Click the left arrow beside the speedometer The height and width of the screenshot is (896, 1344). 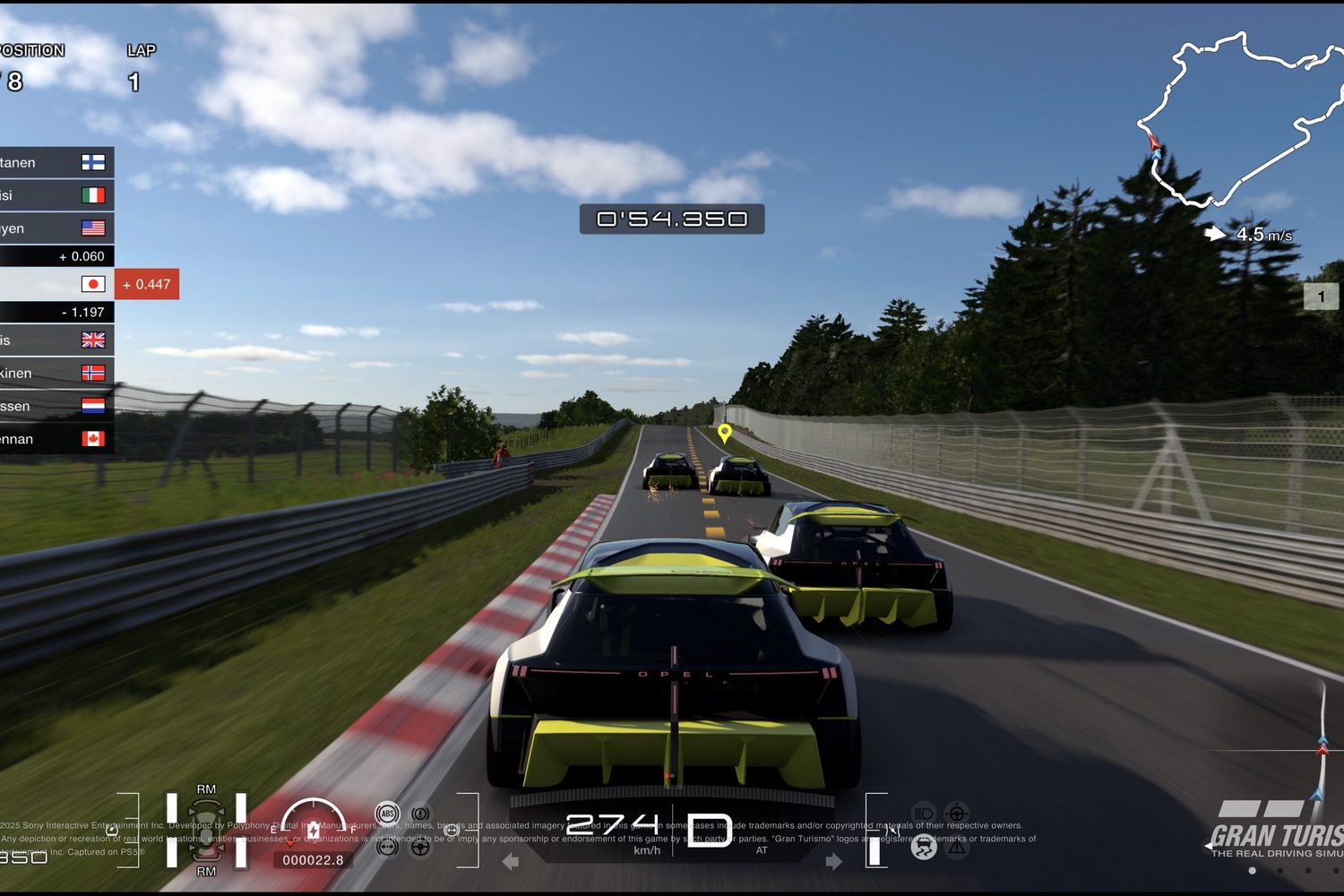point(511,862)
